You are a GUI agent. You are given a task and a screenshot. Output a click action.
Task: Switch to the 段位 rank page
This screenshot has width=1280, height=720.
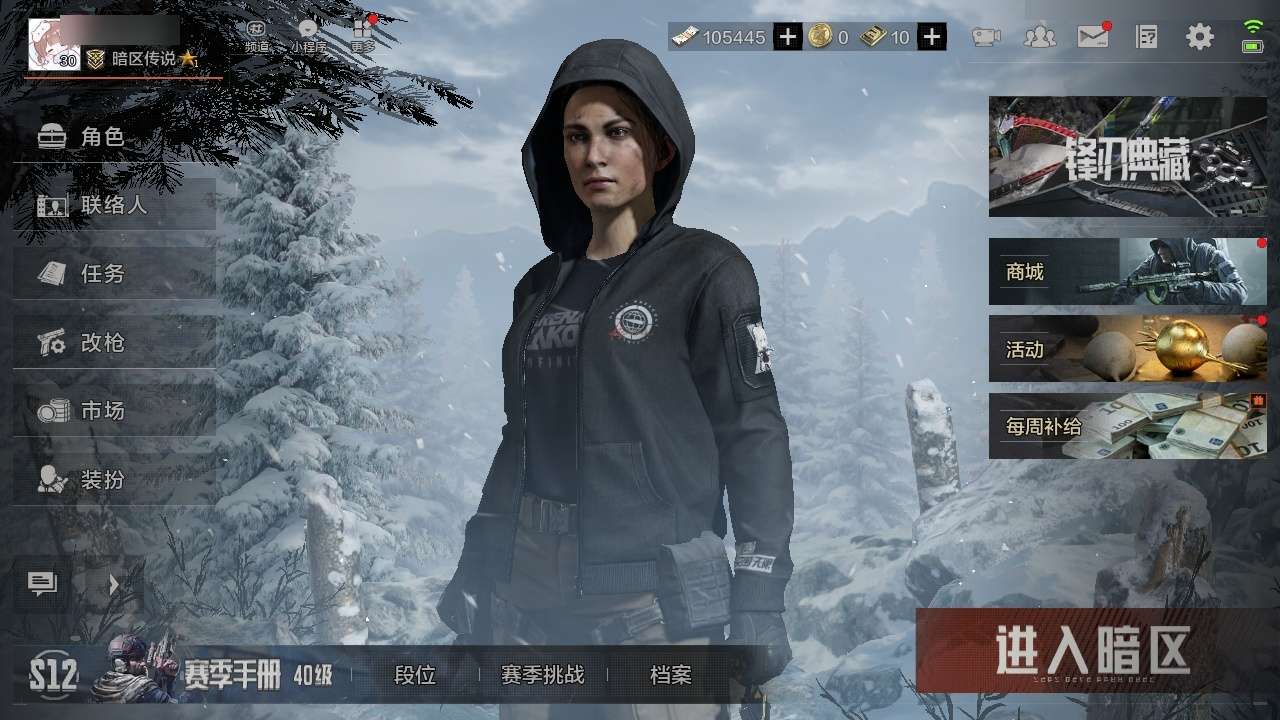[415, 675]
